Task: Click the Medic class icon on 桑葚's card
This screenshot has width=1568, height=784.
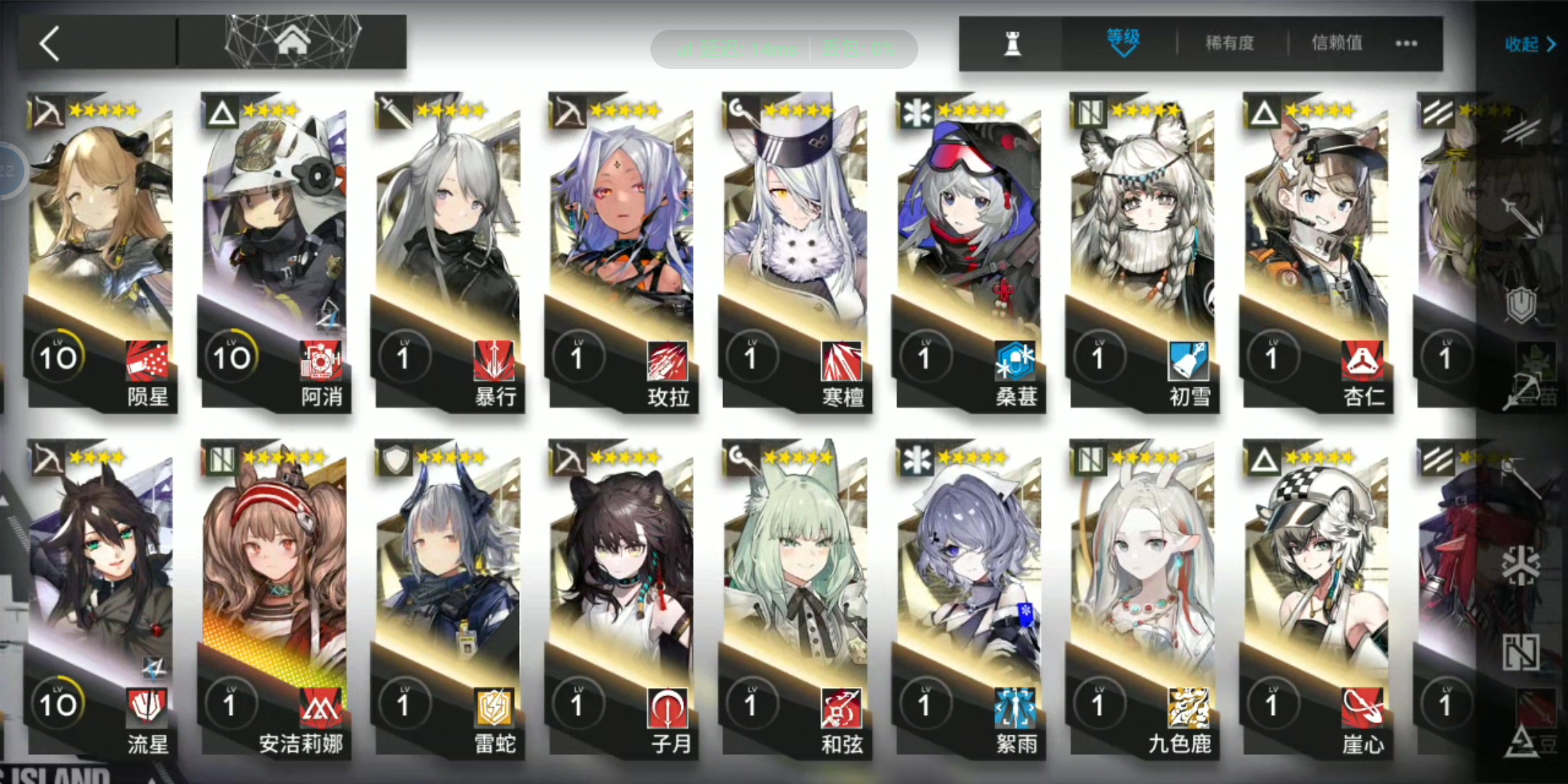Action: pyautogui.click(x=918, y=110)
